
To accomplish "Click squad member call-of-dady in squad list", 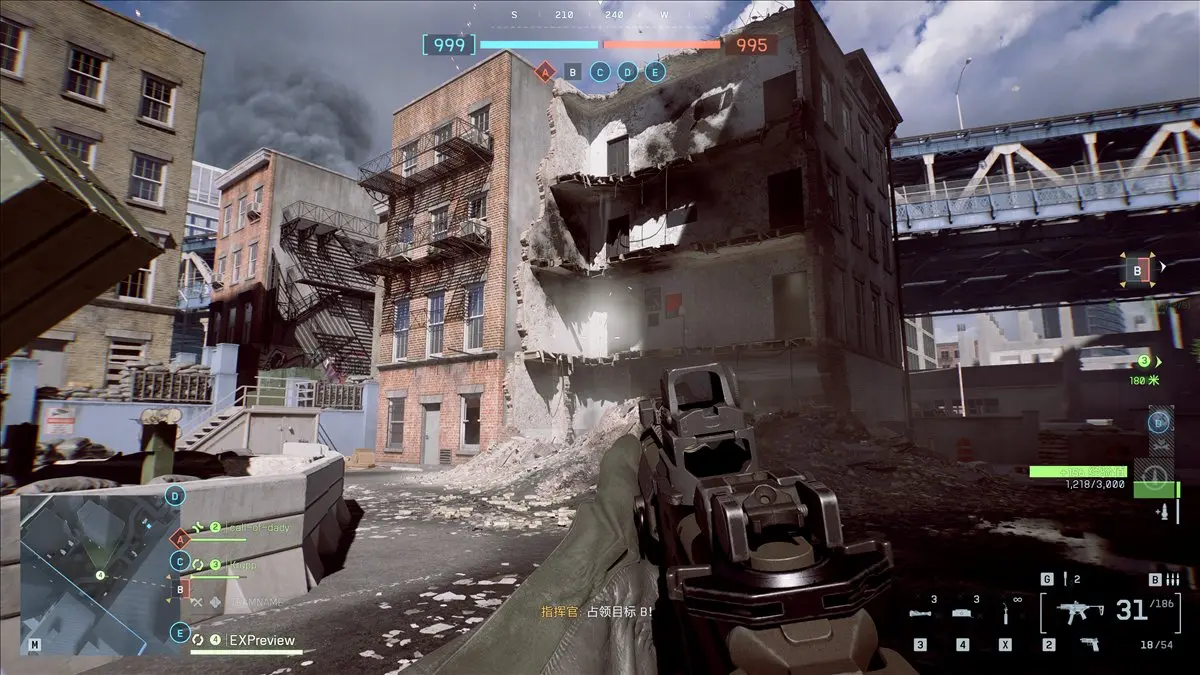I will [250, 527].
